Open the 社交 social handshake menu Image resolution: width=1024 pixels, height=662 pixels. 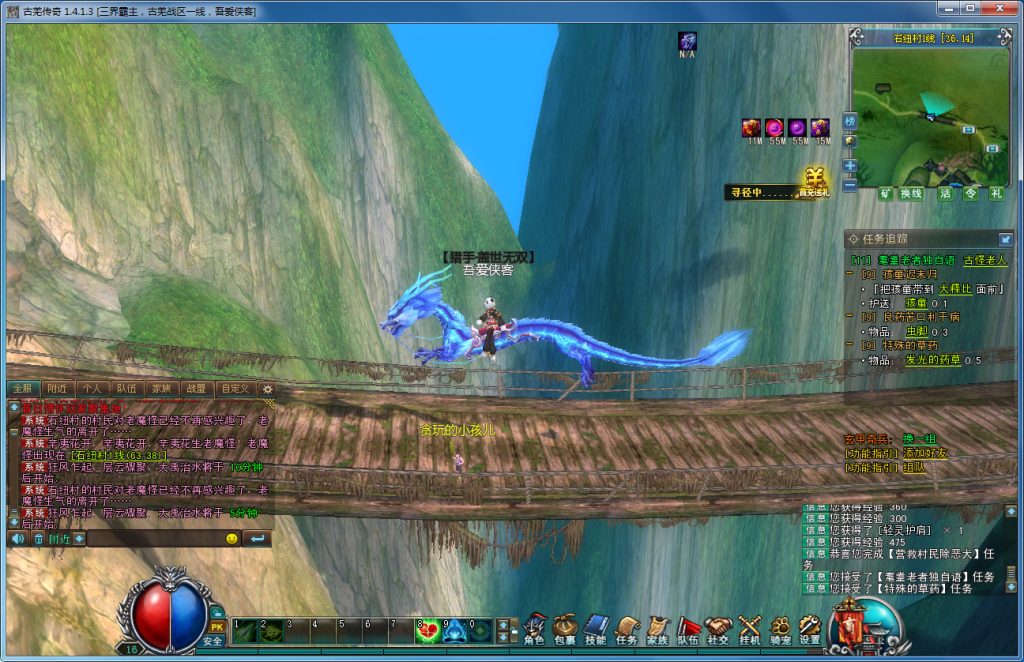pyautogui.click(x=718, y=627)
